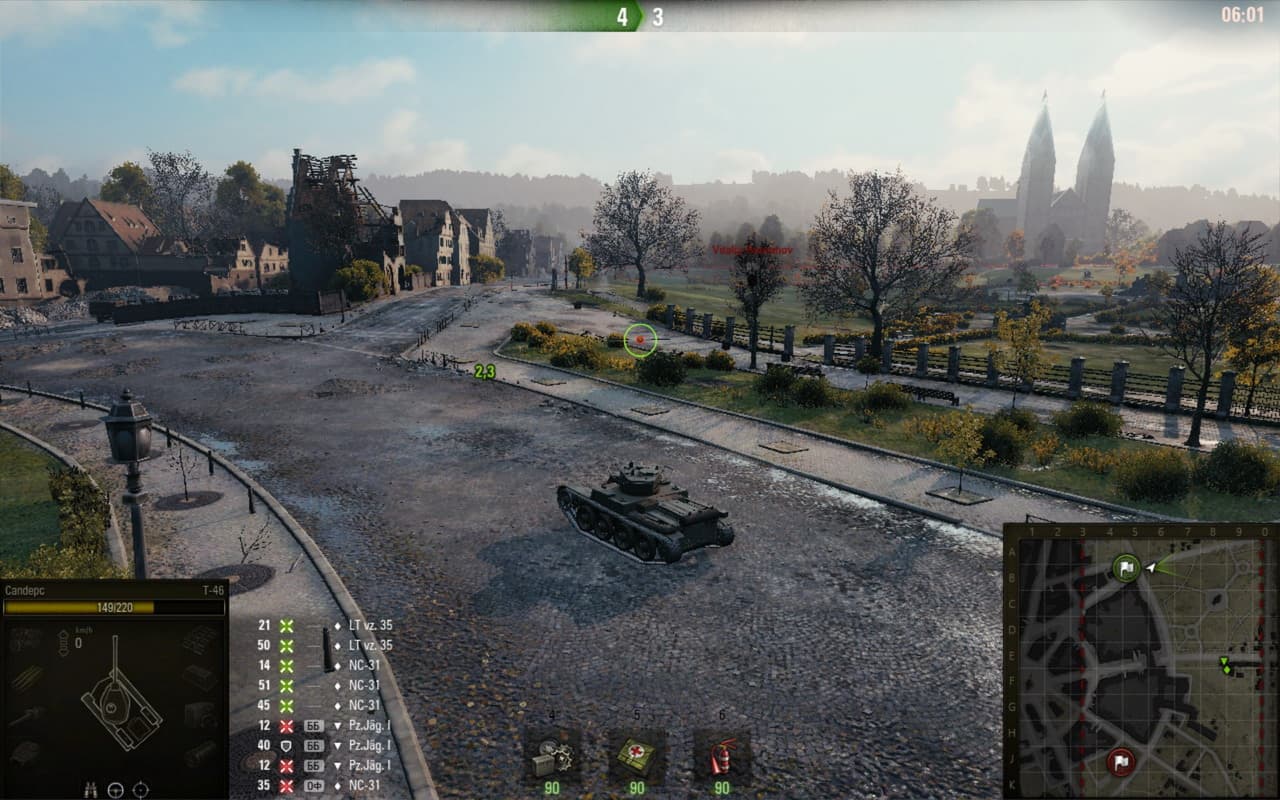This screenshot has width=1280, height=800.
Task: Click the crosshair gunner icon in damage panel
Action: [x=141, y=789]
